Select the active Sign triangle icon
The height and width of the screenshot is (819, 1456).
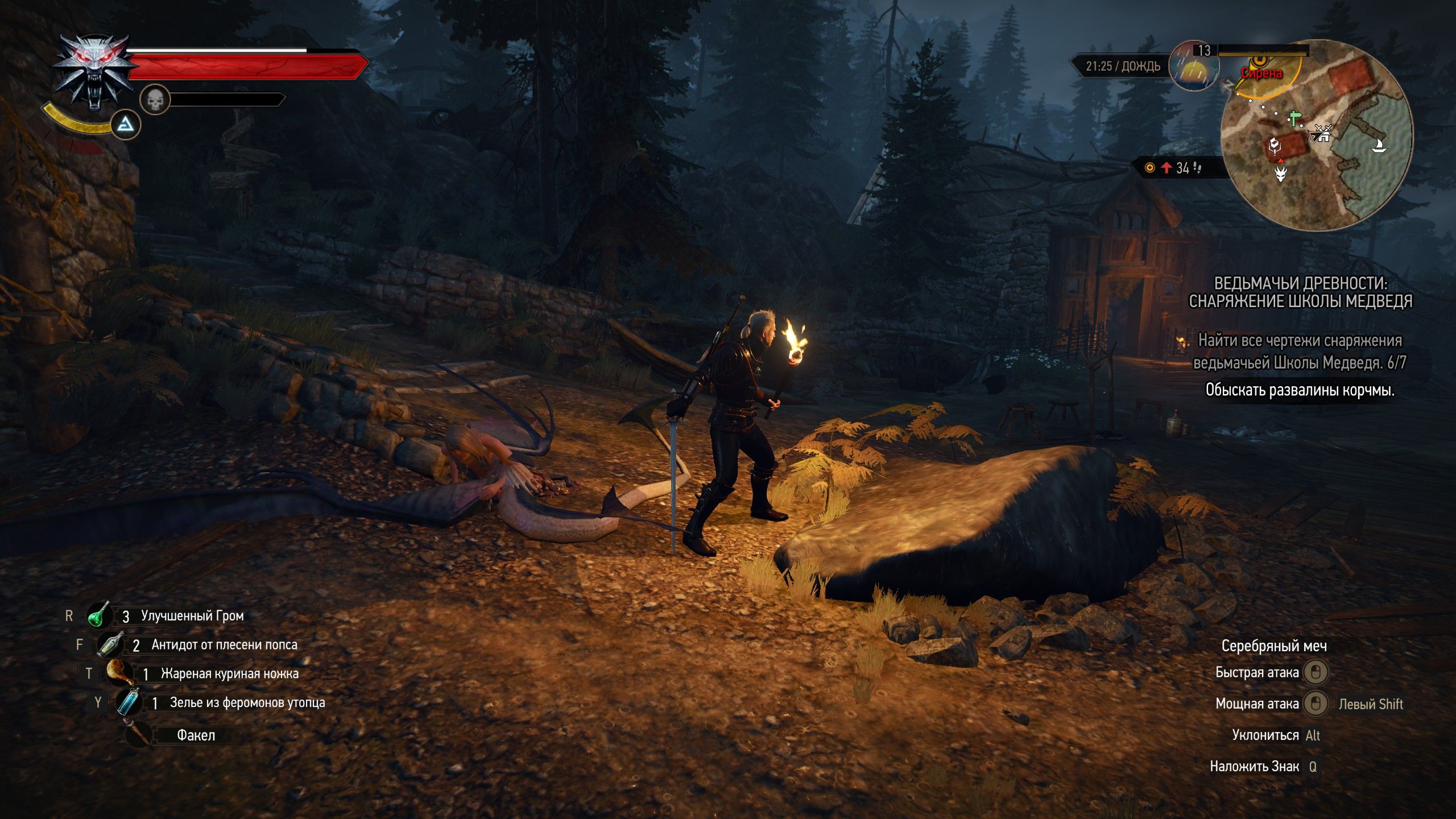tap(126, 125)
